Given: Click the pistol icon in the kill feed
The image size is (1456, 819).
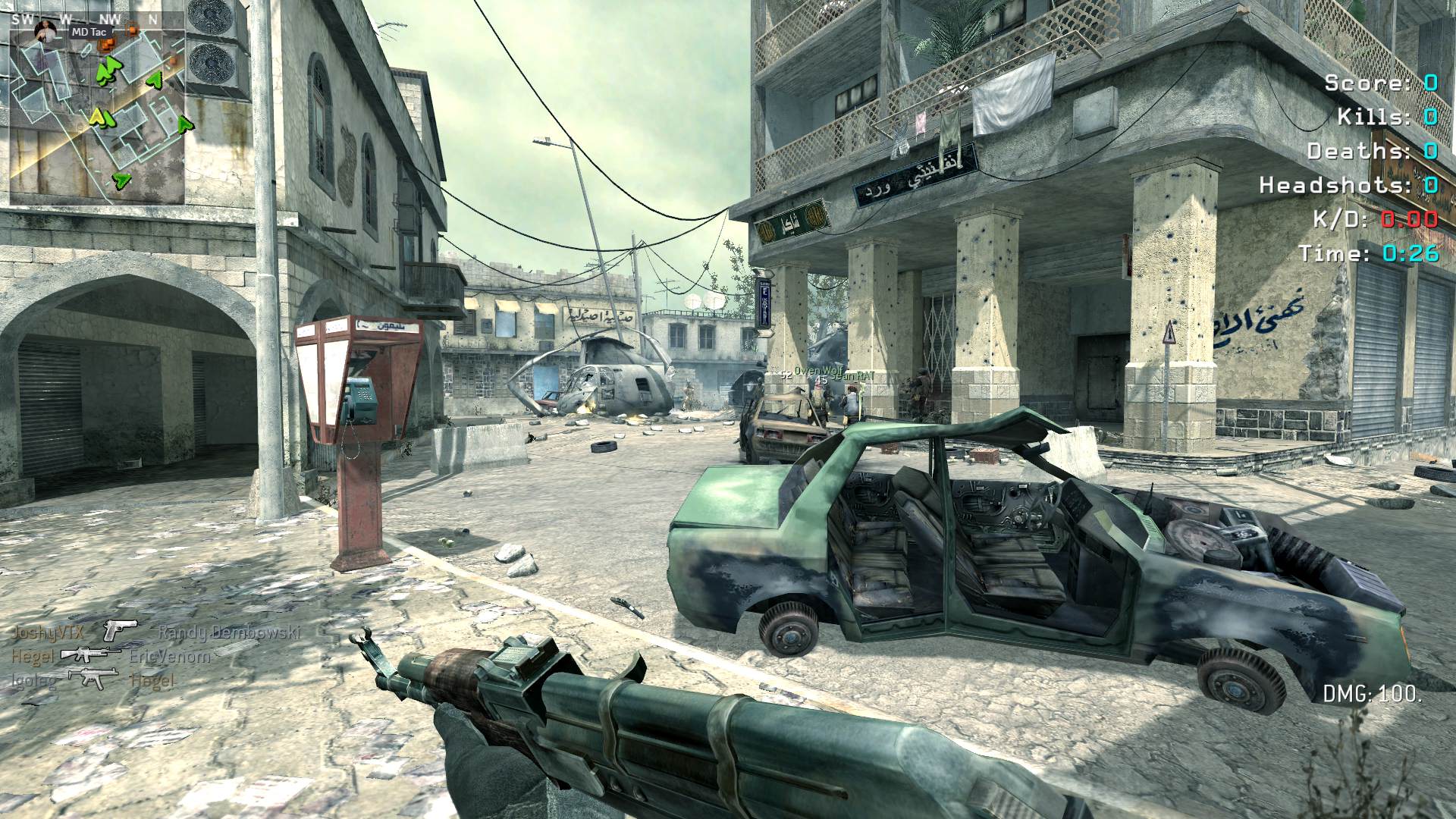Looking at the screenshot, I should tap(120, 629).
